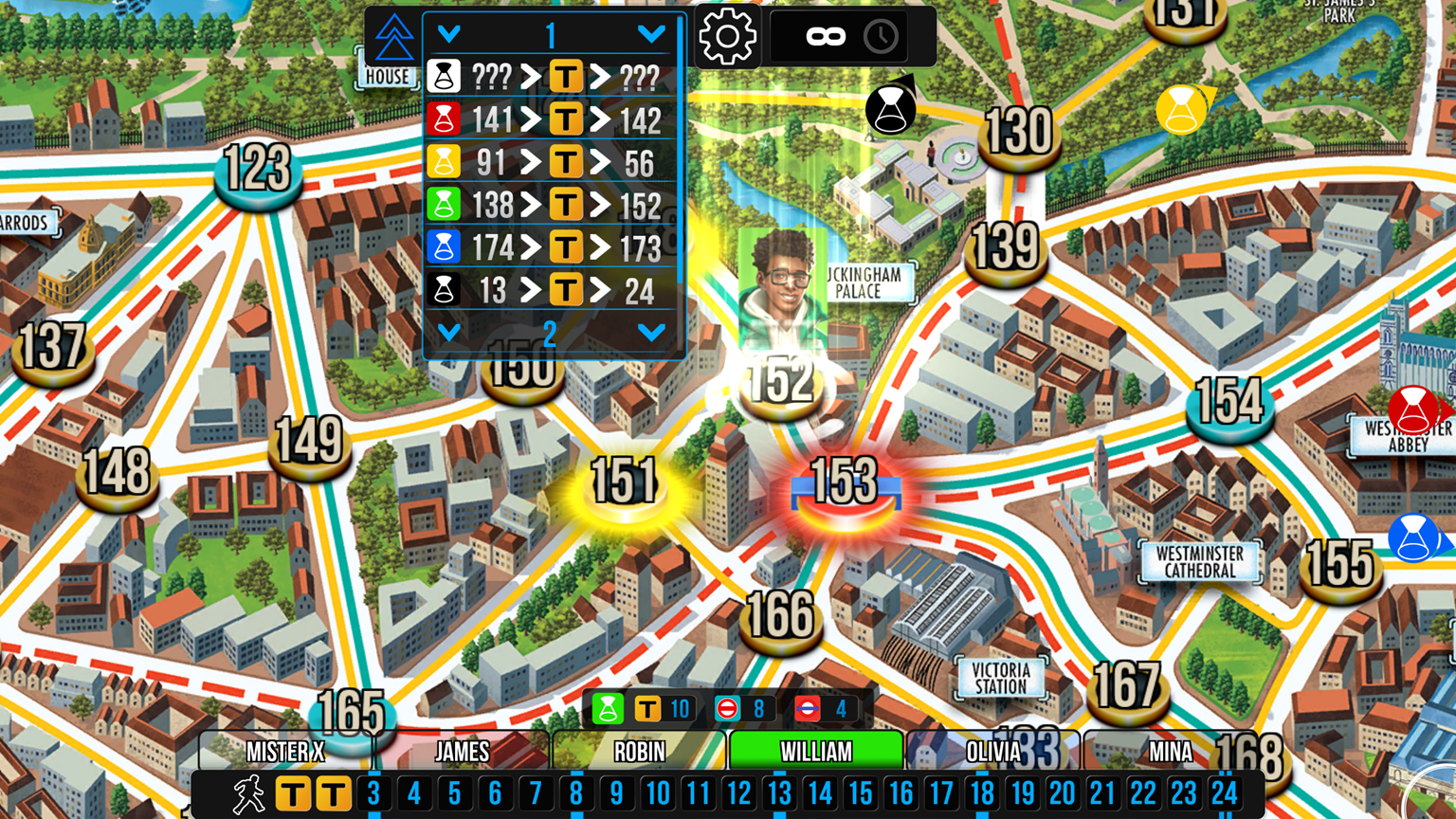This screenshot has width=1456, height=819.
Task: Click Mister X's black pawn near station 130
Action: point(889,109)
